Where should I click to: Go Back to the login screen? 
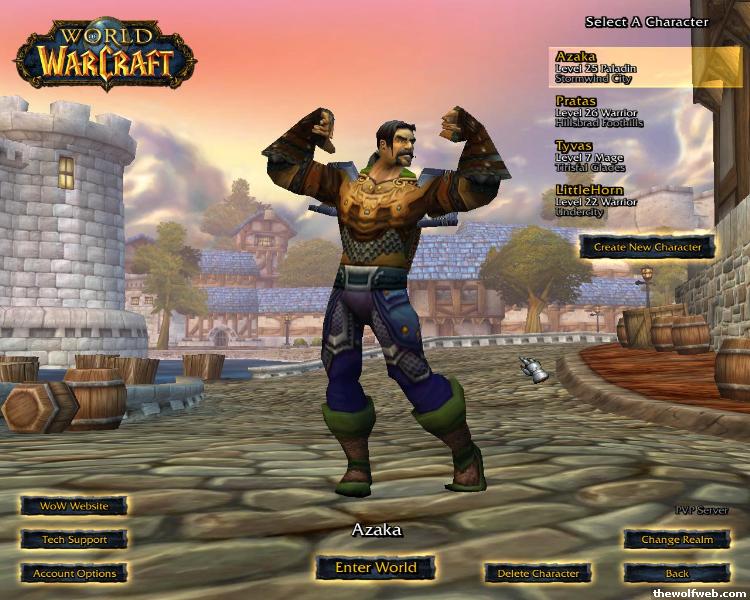coord(677,574)
